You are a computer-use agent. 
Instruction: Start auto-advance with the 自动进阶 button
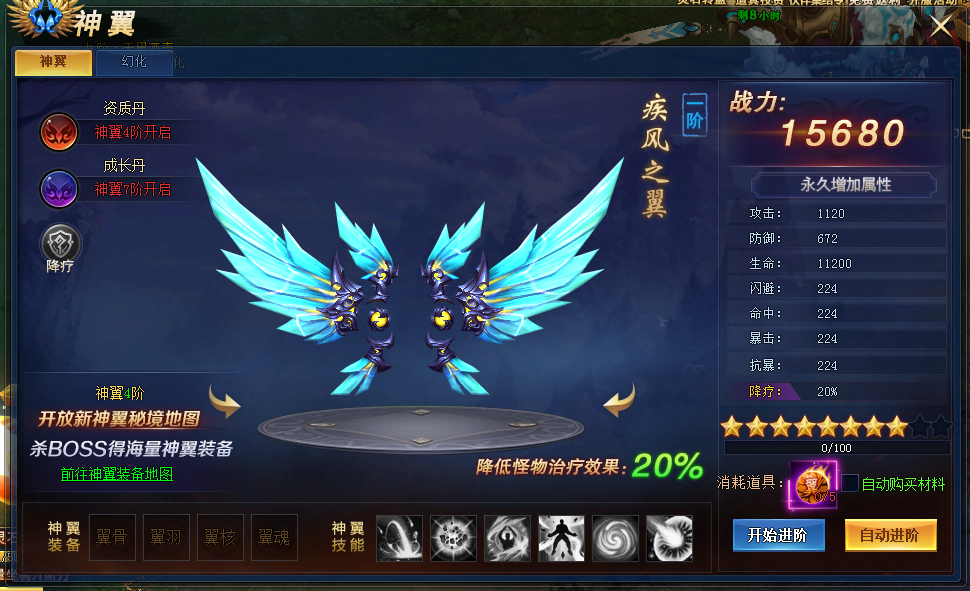point(890,535)
